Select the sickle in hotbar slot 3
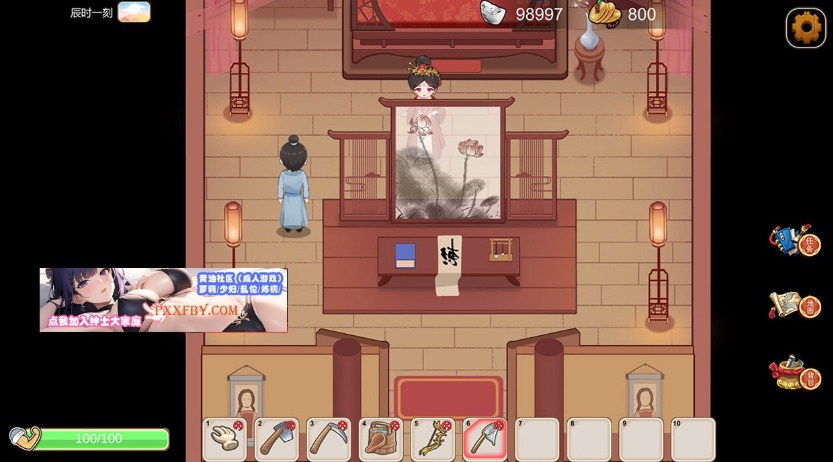This screenshot has height=462, width=833. [x=329, y=439]
